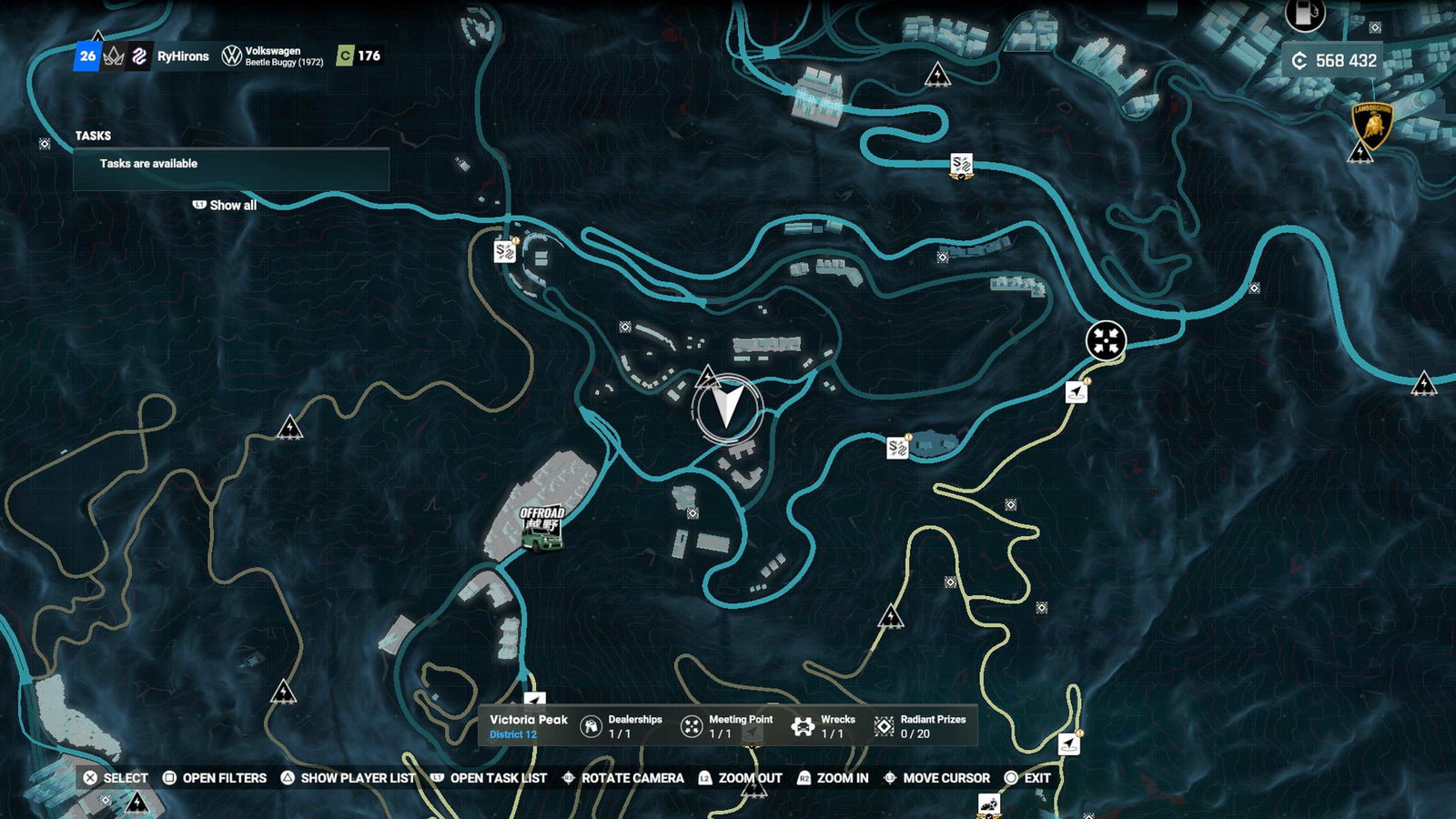The height and width of the screenshot is (819, 1456).
Task: Select the Lamborghini dealership marker
Action: (x=1372, y=126)
